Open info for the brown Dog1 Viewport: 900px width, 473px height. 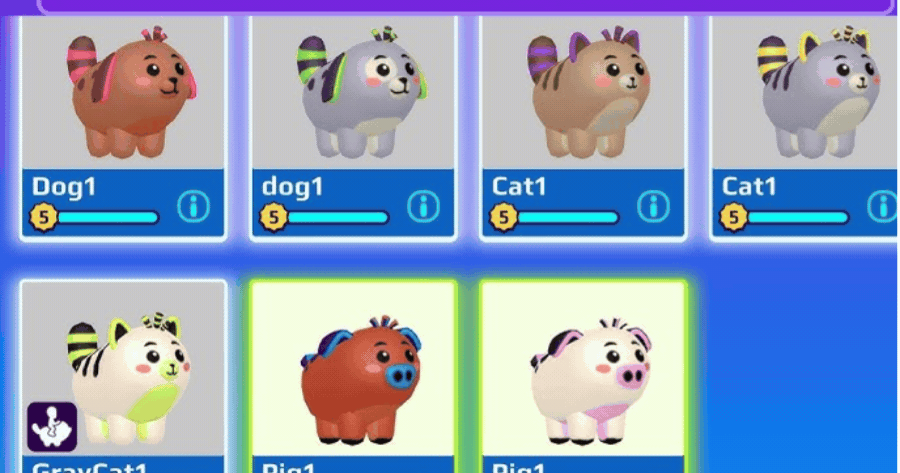click(194, 207)
